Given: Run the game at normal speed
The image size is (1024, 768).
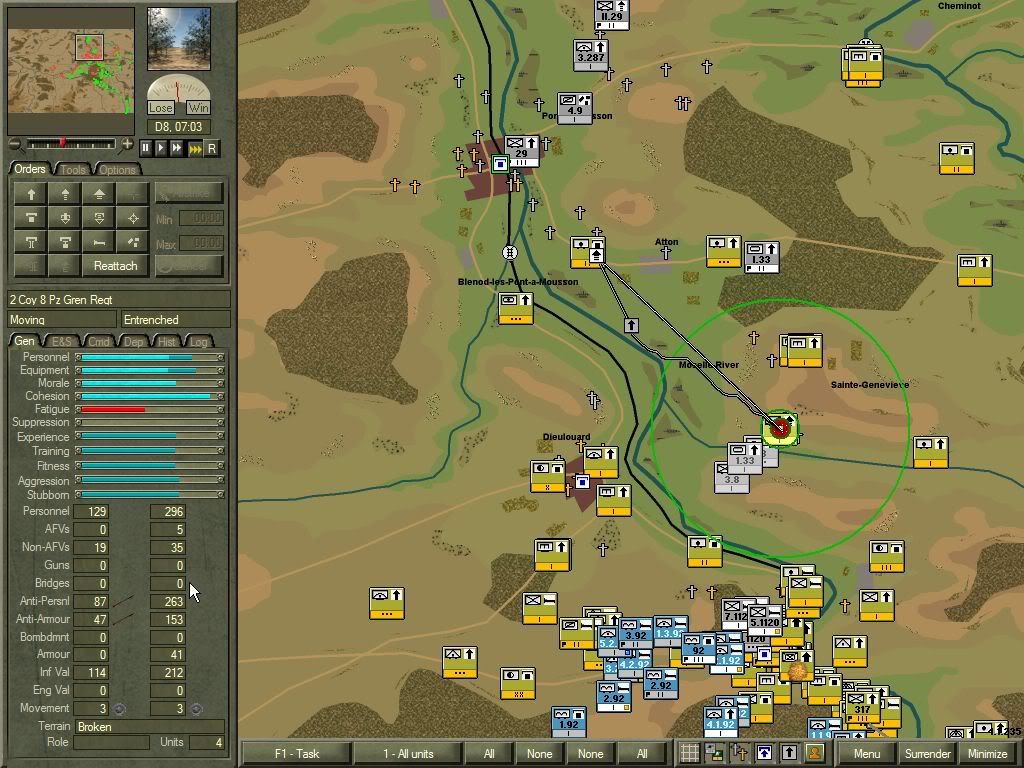Looking at the screenshot, I should pos(161,148).
